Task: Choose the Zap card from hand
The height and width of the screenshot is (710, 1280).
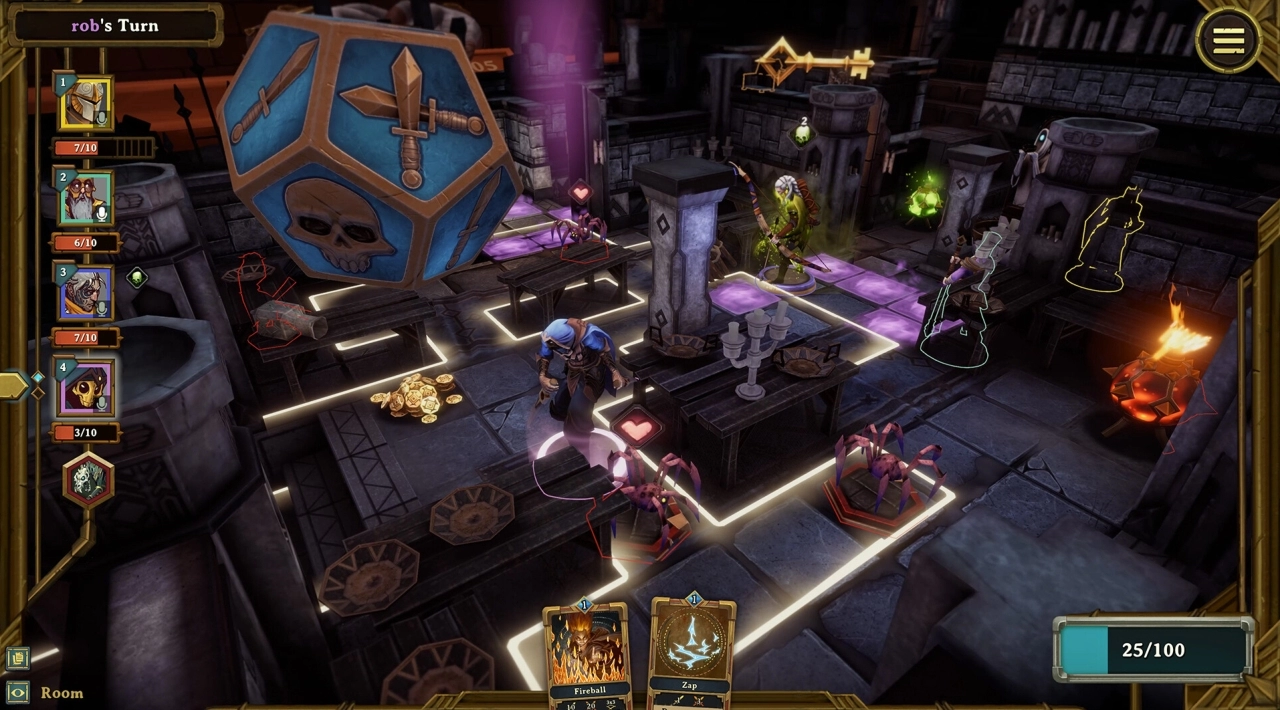Action: pos(691,650)
